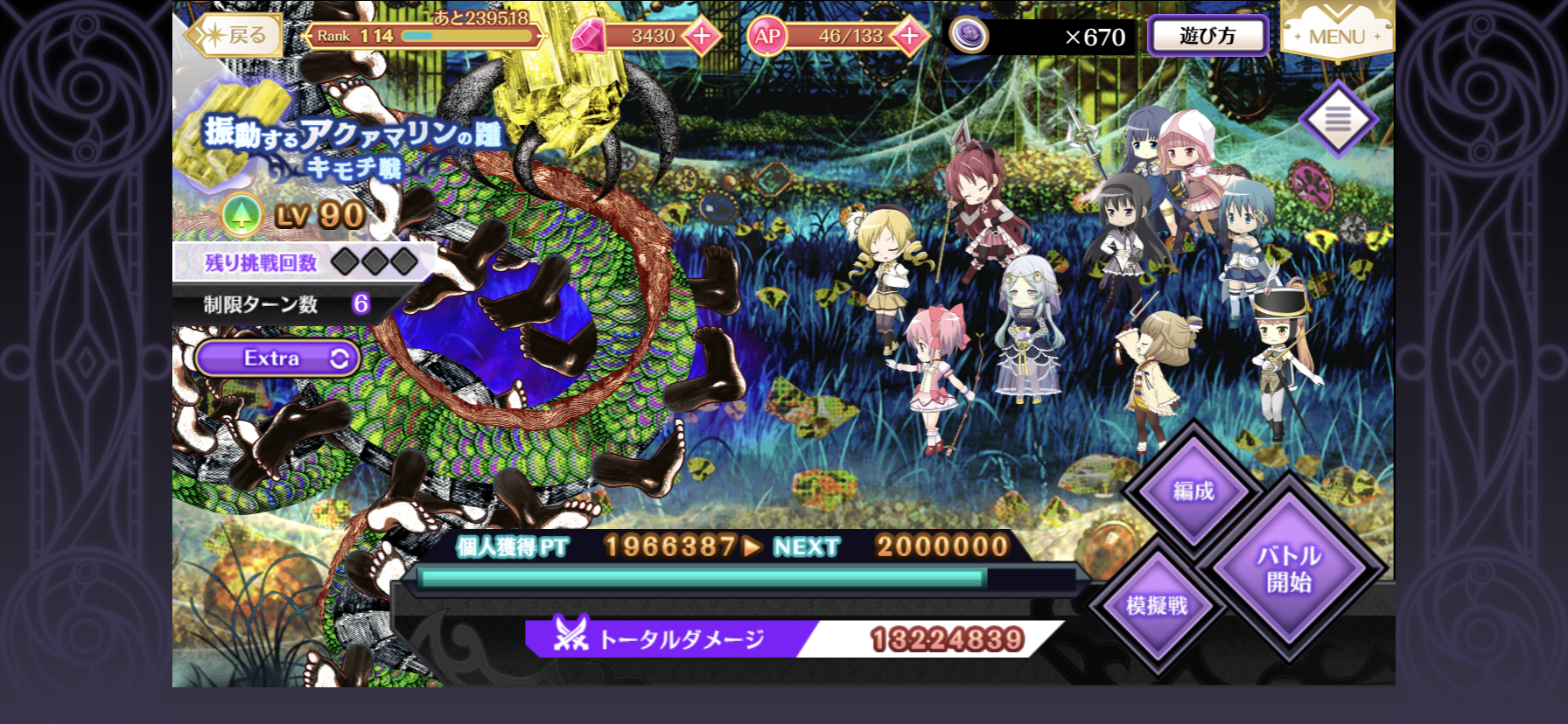Image resolution: width=1568 pixels, height=724 pixels.
Task: Tap the + icon to refill AP
Action: [x=907, y=36]
